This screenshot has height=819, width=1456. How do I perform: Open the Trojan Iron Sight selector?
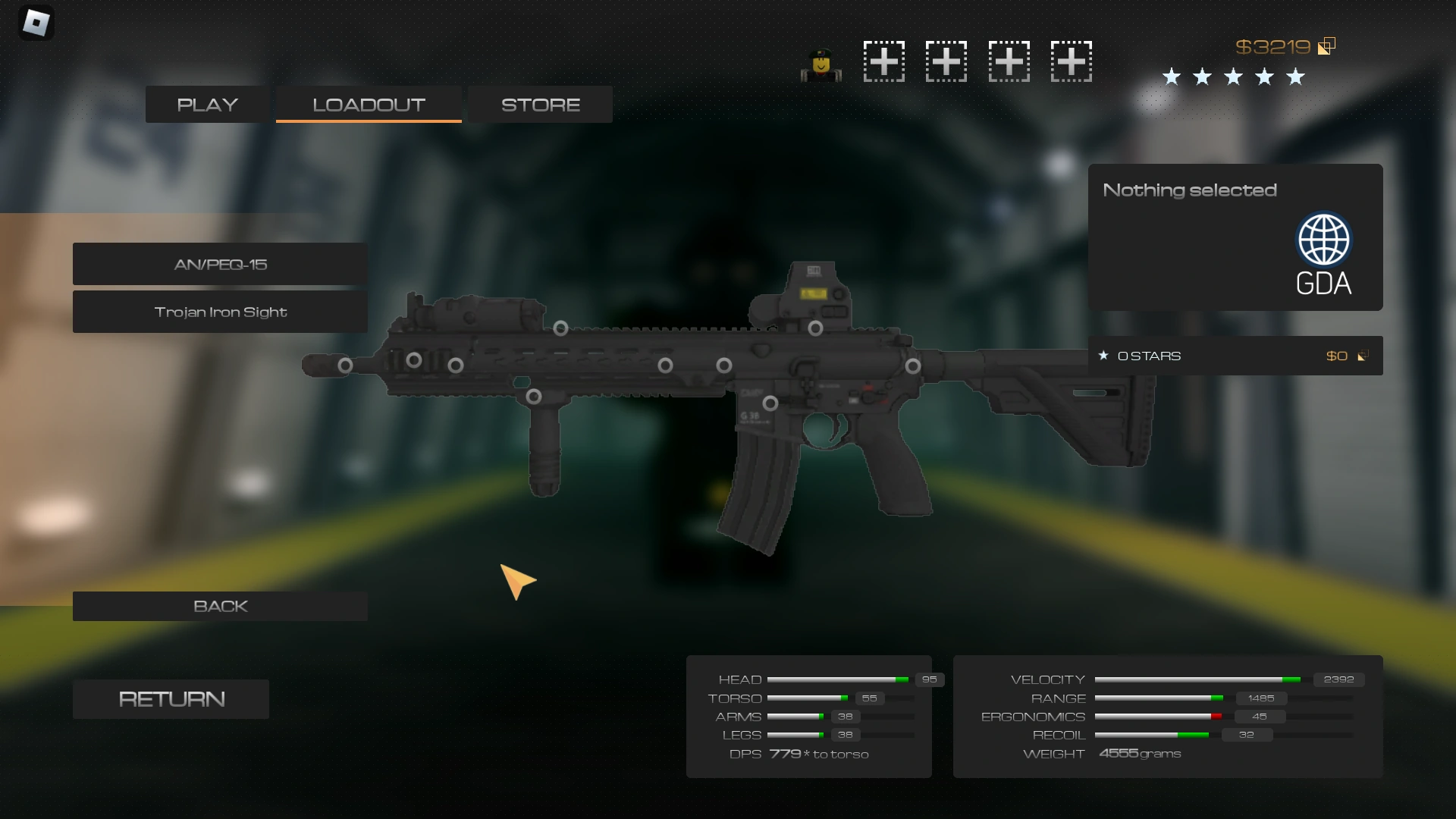click(x=219, y=312)
